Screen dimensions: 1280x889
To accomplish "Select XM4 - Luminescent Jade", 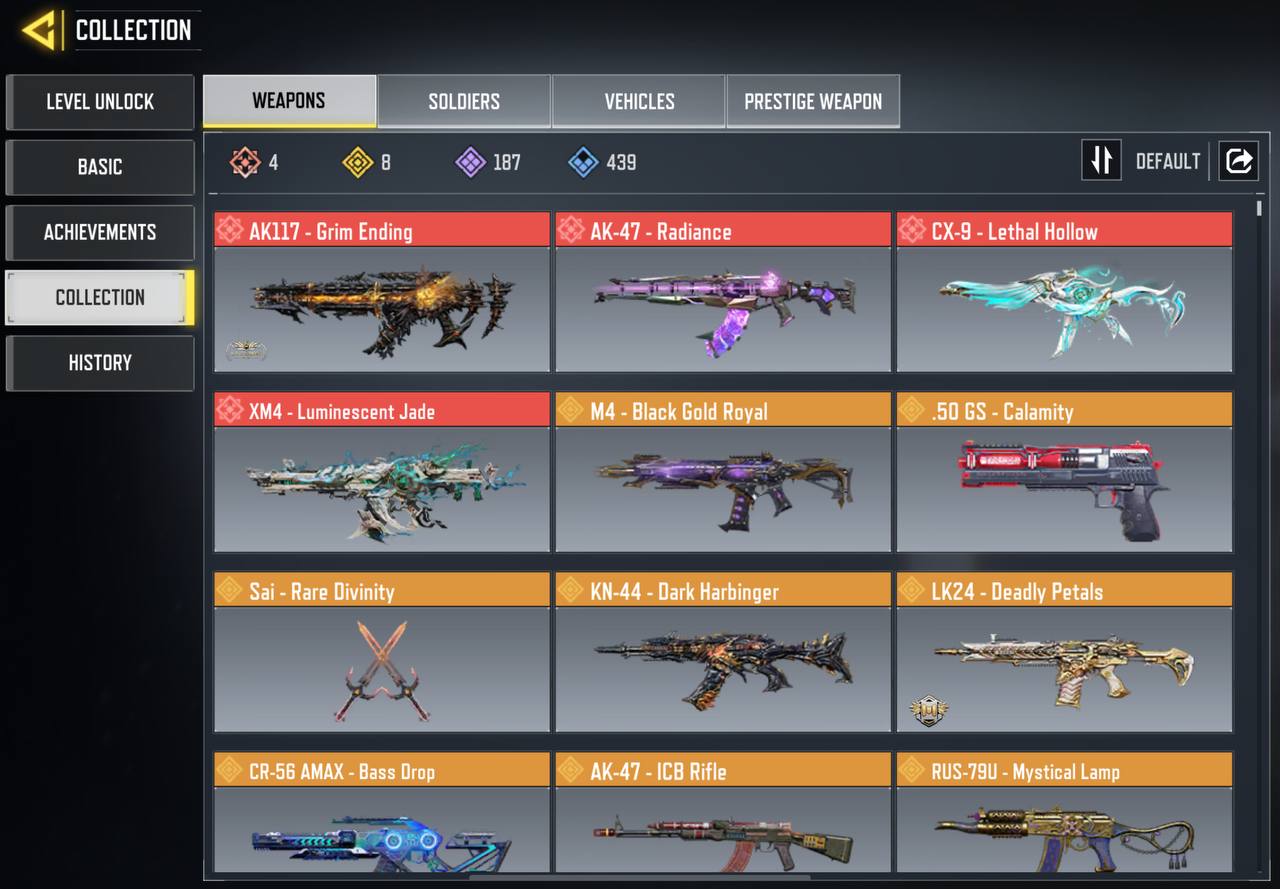I will 382,472.
